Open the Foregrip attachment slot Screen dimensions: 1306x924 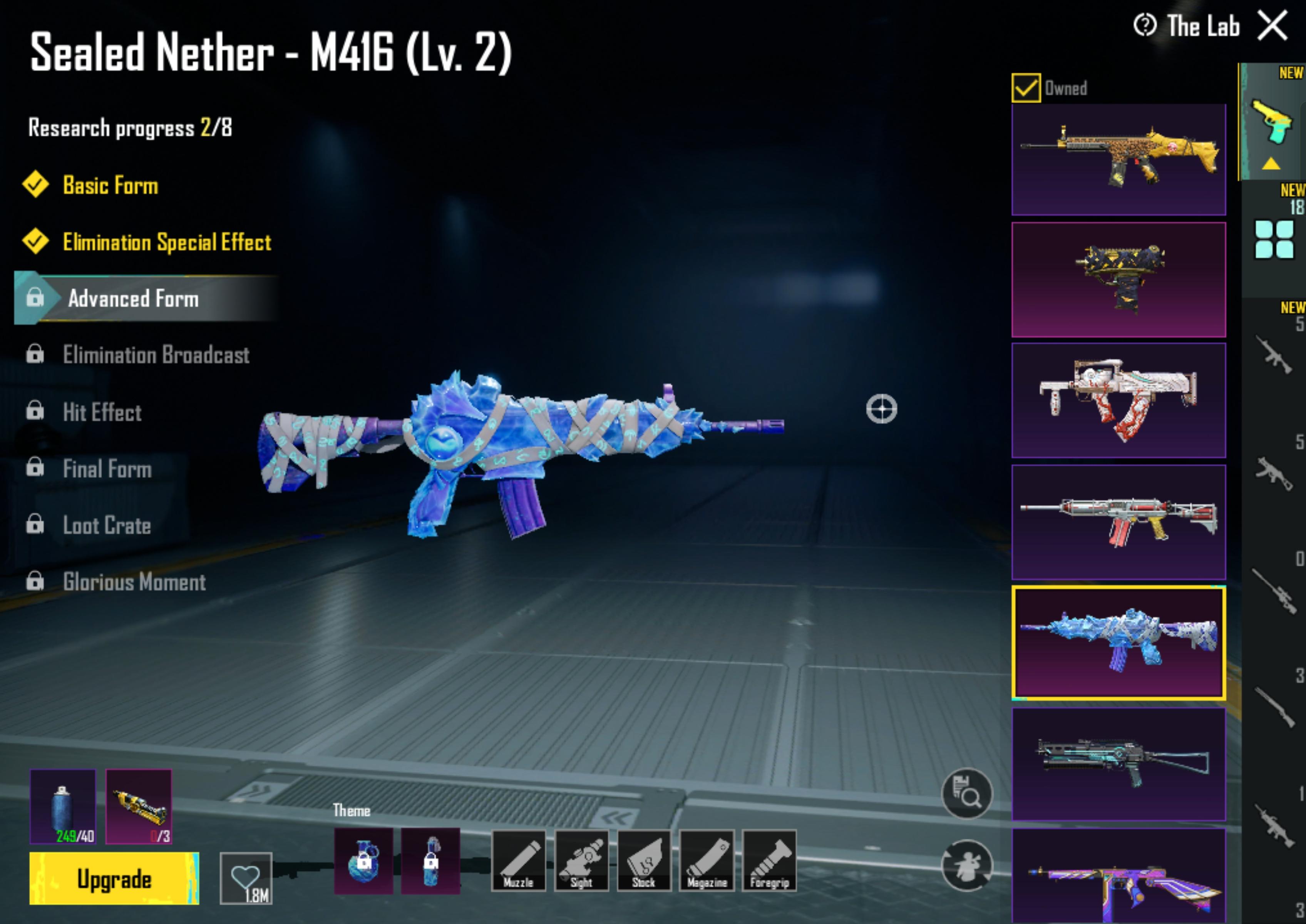point(769,860)
